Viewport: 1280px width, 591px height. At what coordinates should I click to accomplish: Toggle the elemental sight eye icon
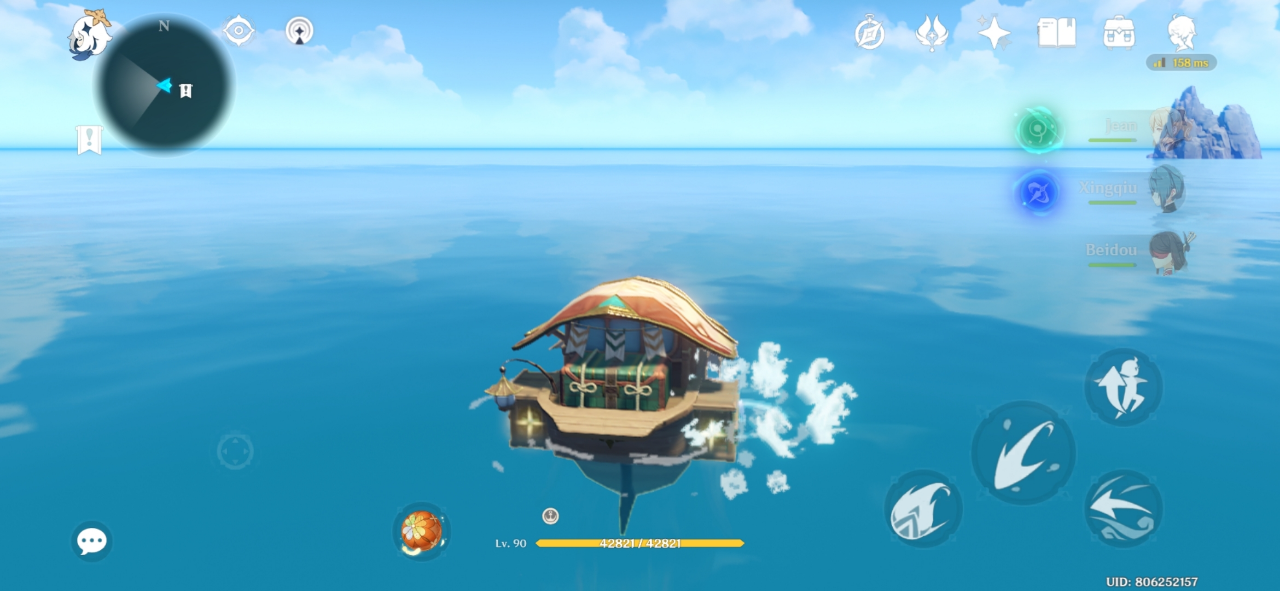238,31
